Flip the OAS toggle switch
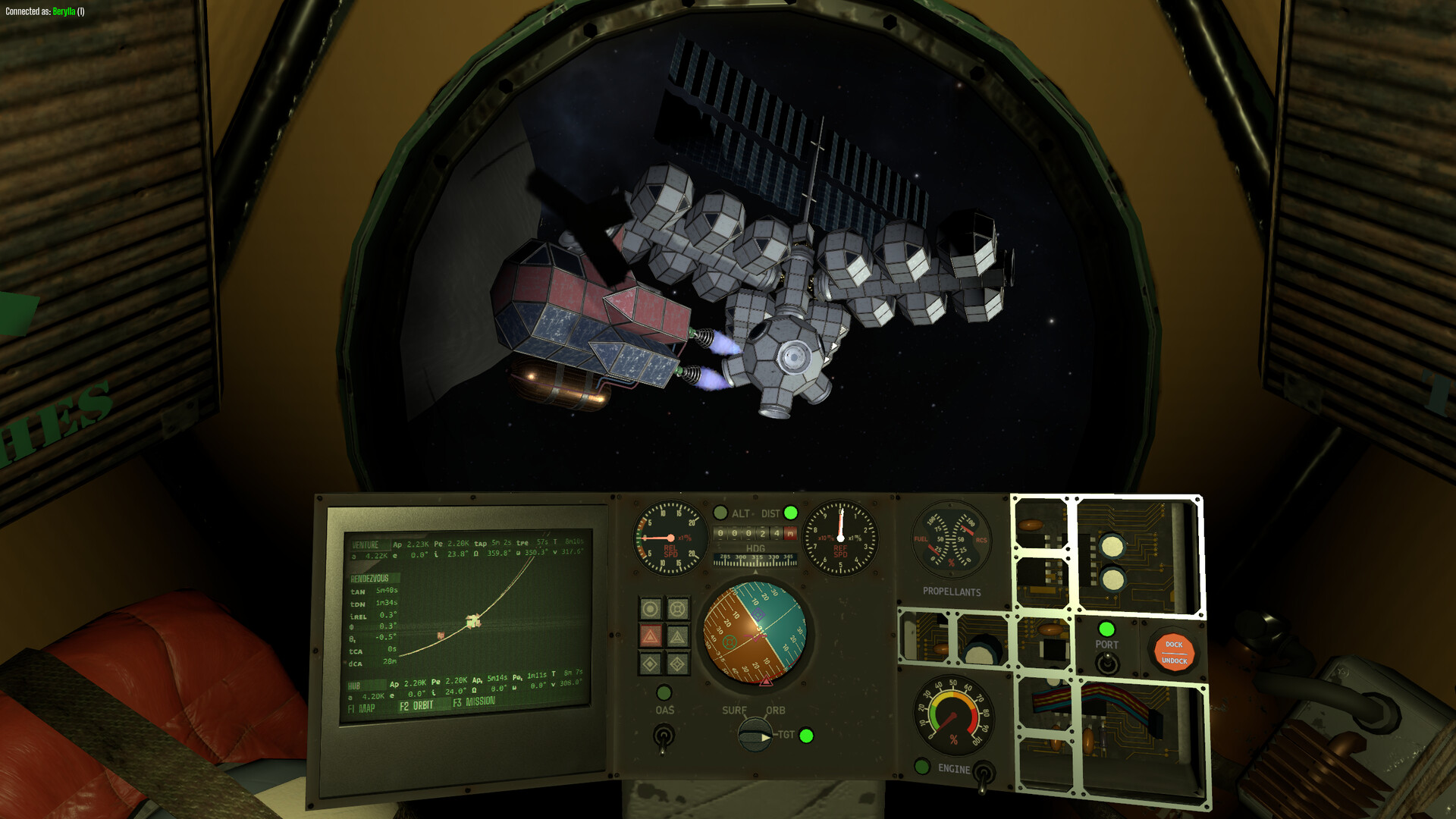Image resolution: width=1456 pixels, height=819 pixels. tap(664, 737)
